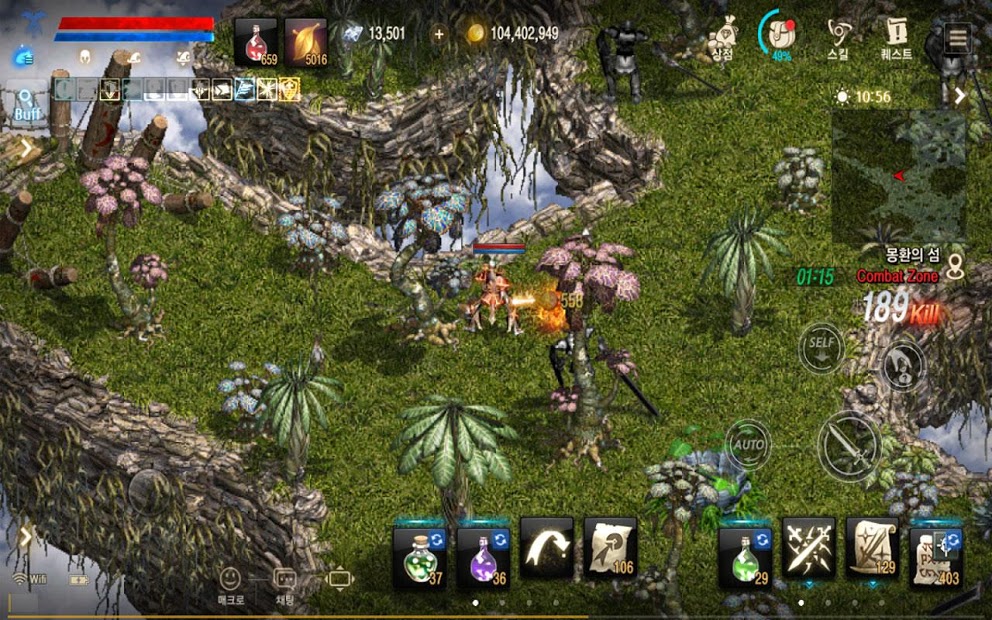The width and height of the screenshot is (992, 620).
Task: Activate the curved arrow skill slot
Action: click(x=547, y=547)
